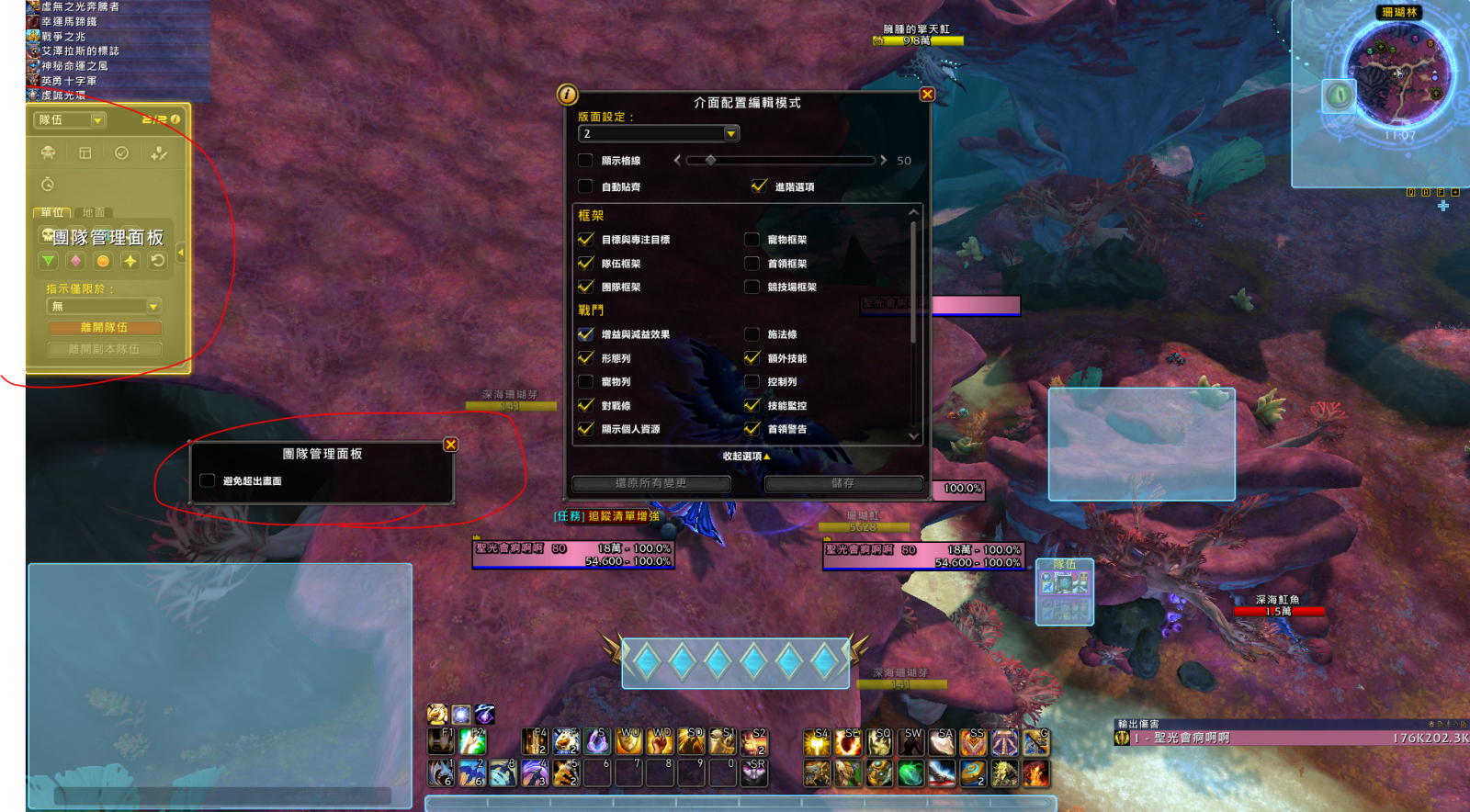Uncheck the 進階選項 checkbox
Screen dimensions: 1470x812
point(759,186)
